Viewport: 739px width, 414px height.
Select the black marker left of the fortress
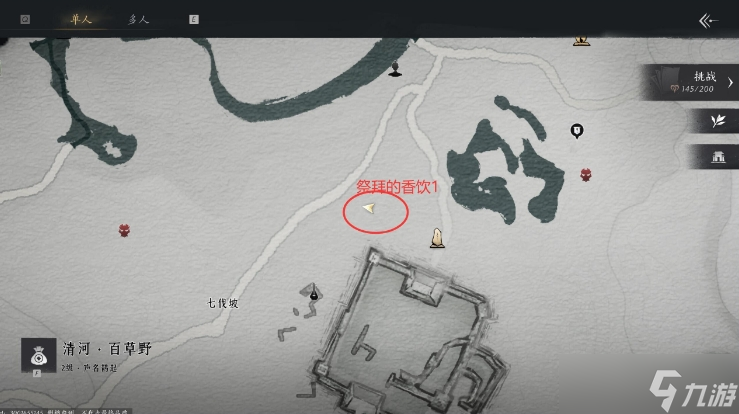click(x=314, y=293)
